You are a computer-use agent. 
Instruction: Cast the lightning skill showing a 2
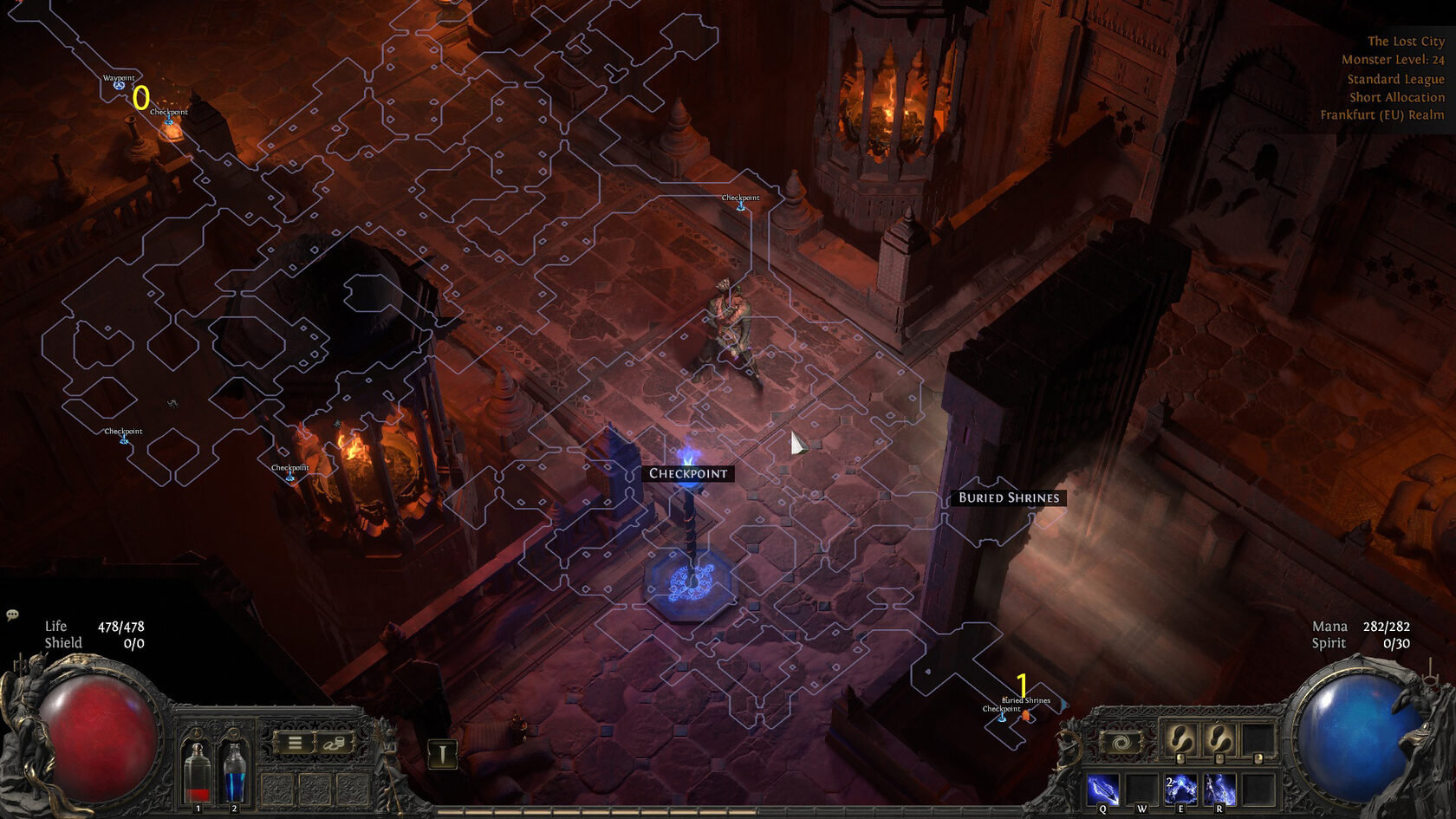tap(1180, 790)
